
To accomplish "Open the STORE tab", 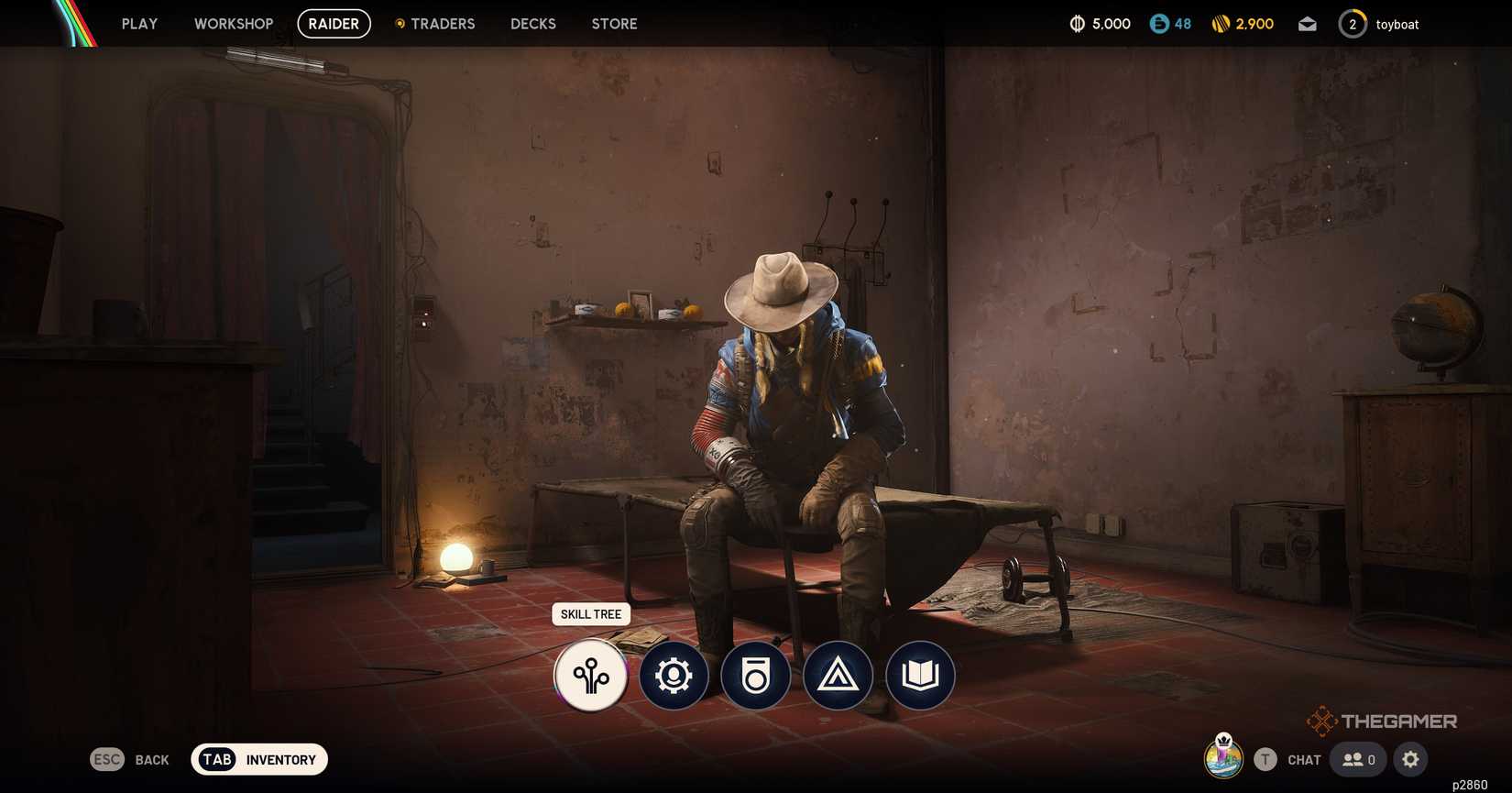I will pos(613,23).
